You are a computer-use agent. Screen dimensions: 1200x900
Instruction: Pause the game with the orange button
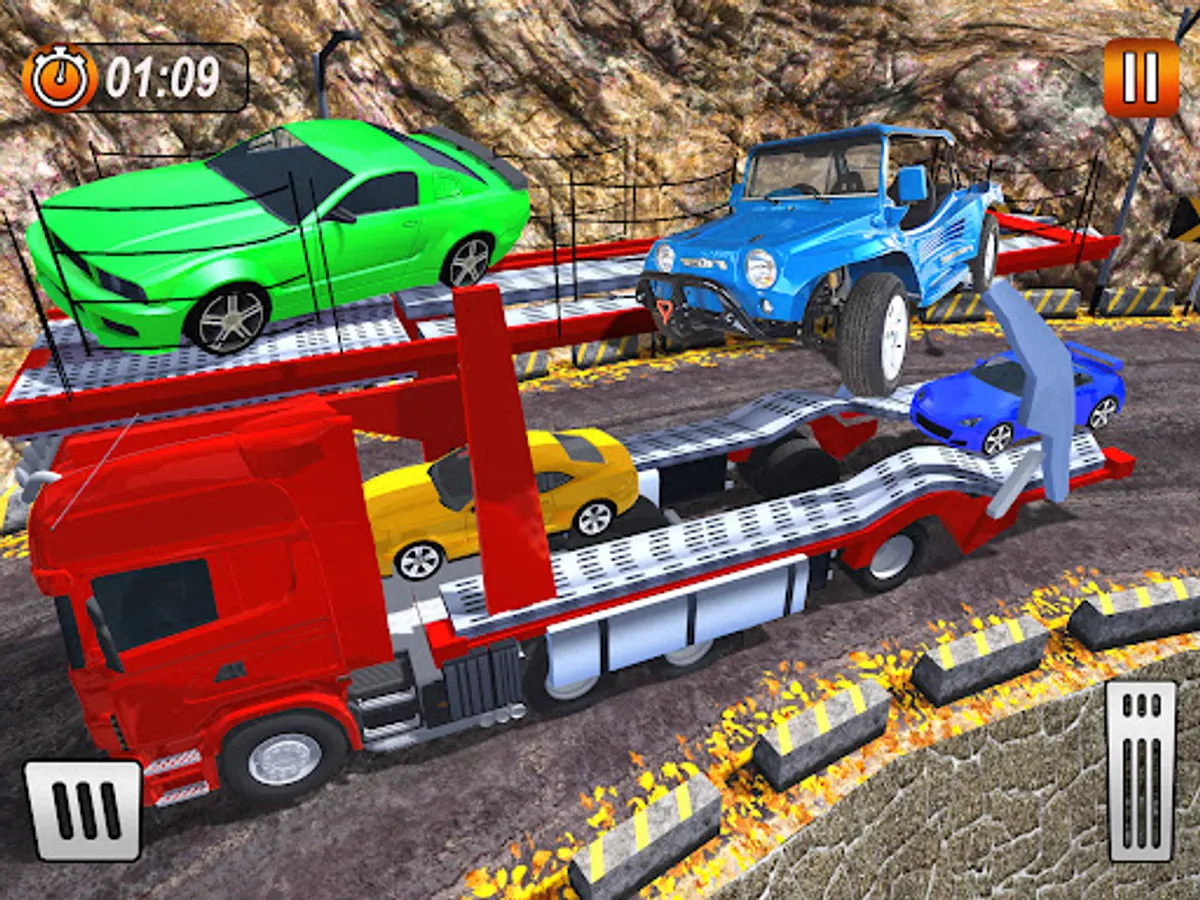(1141, 77)
